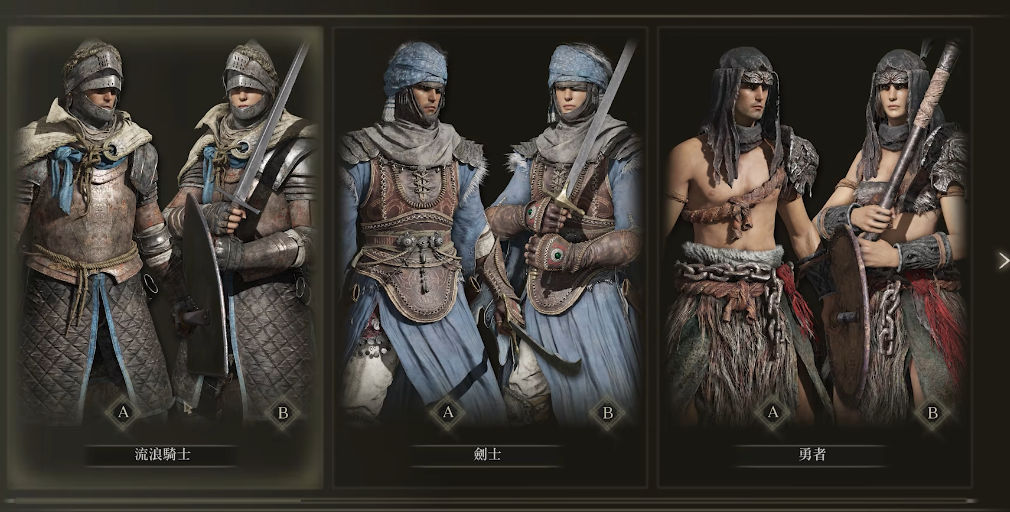Select the 流浪騎士 class card
The height and width of the screenshot is (512, 1010).
point(165,250)
